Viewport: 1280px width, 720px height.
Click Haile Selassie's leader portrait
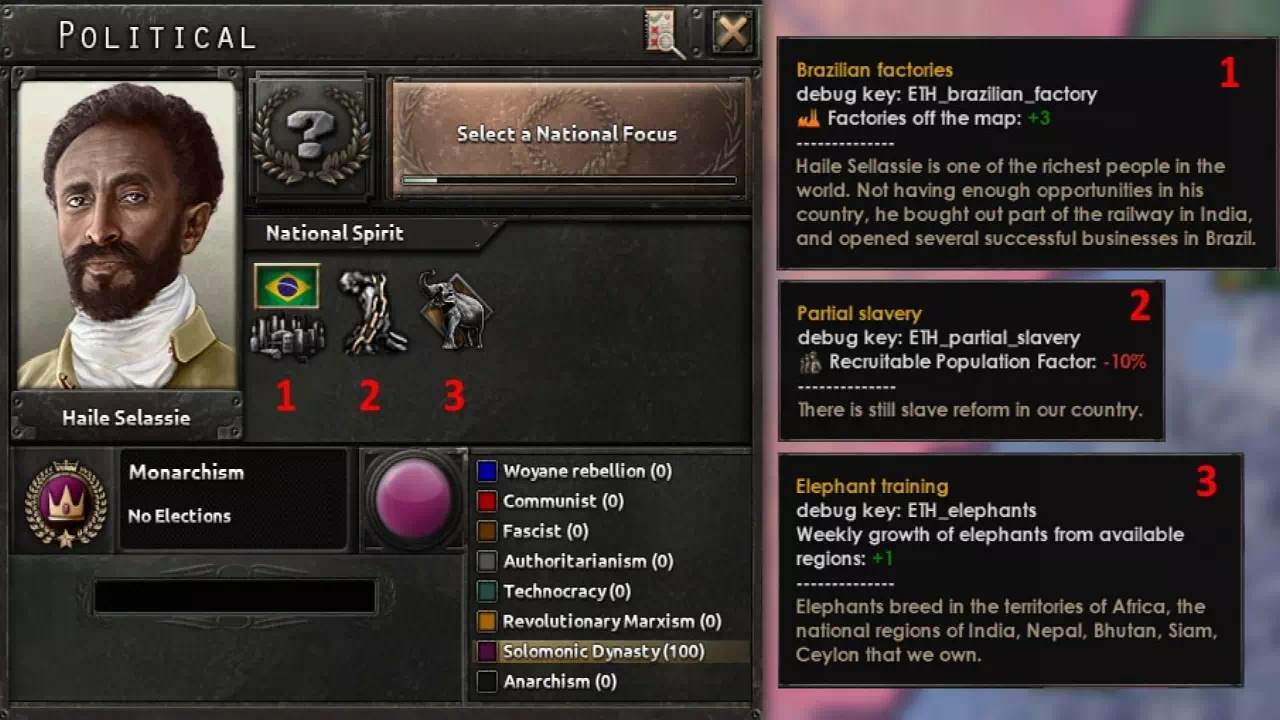pyautogui.click(x=127, y=235)
